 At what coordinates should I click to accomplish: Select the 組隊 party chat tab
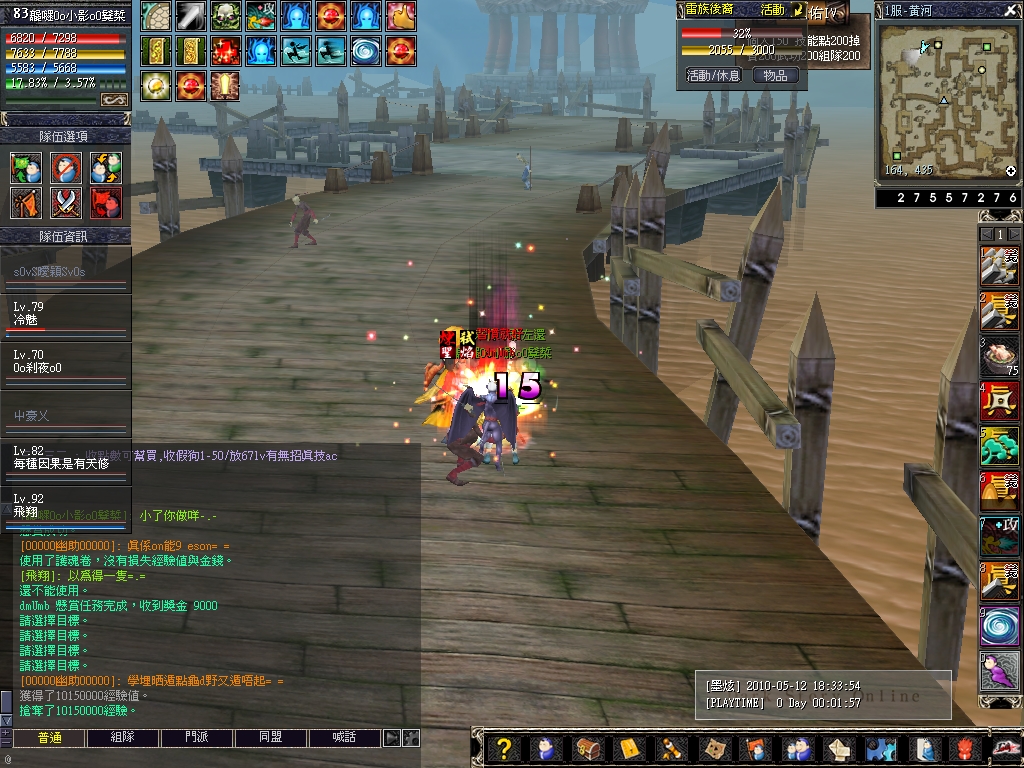point(123,738)
